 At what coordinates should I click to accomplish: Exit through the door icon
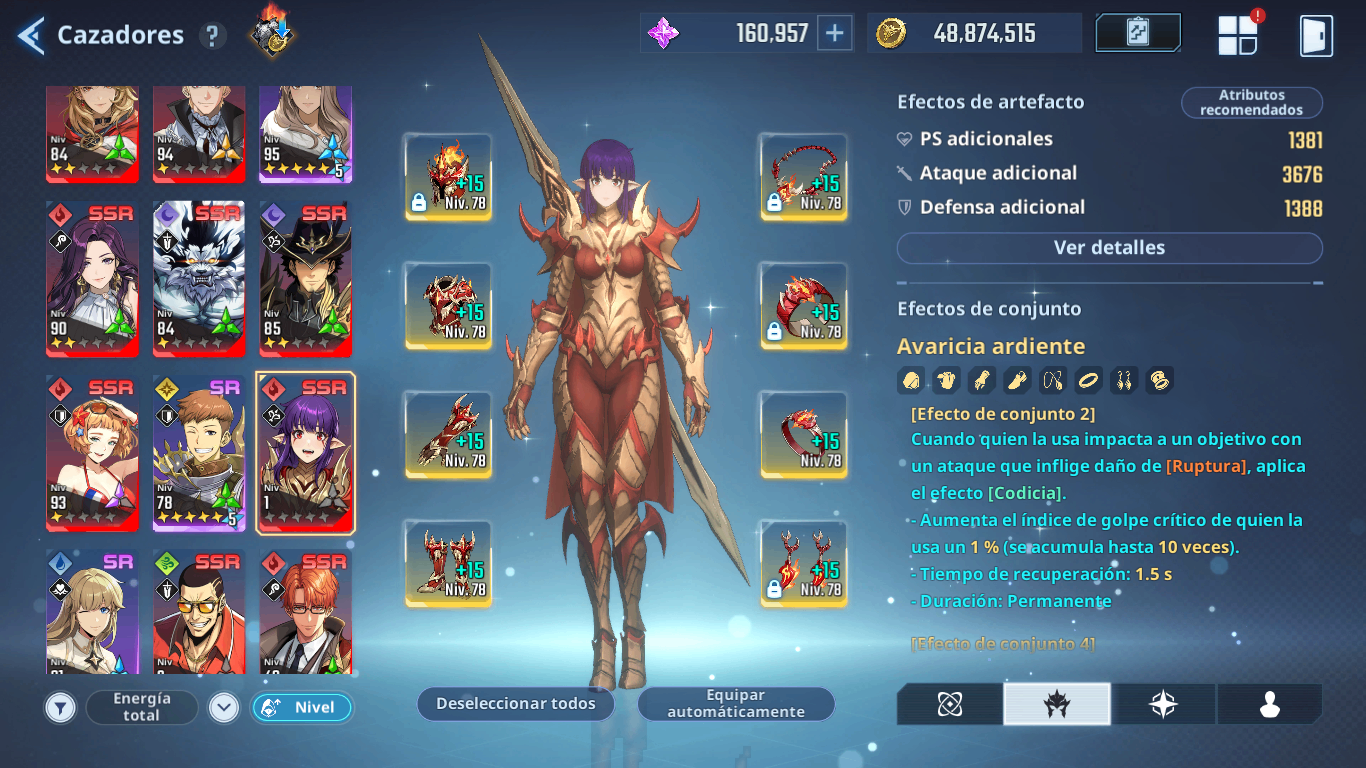click(x=1315, y=35)
